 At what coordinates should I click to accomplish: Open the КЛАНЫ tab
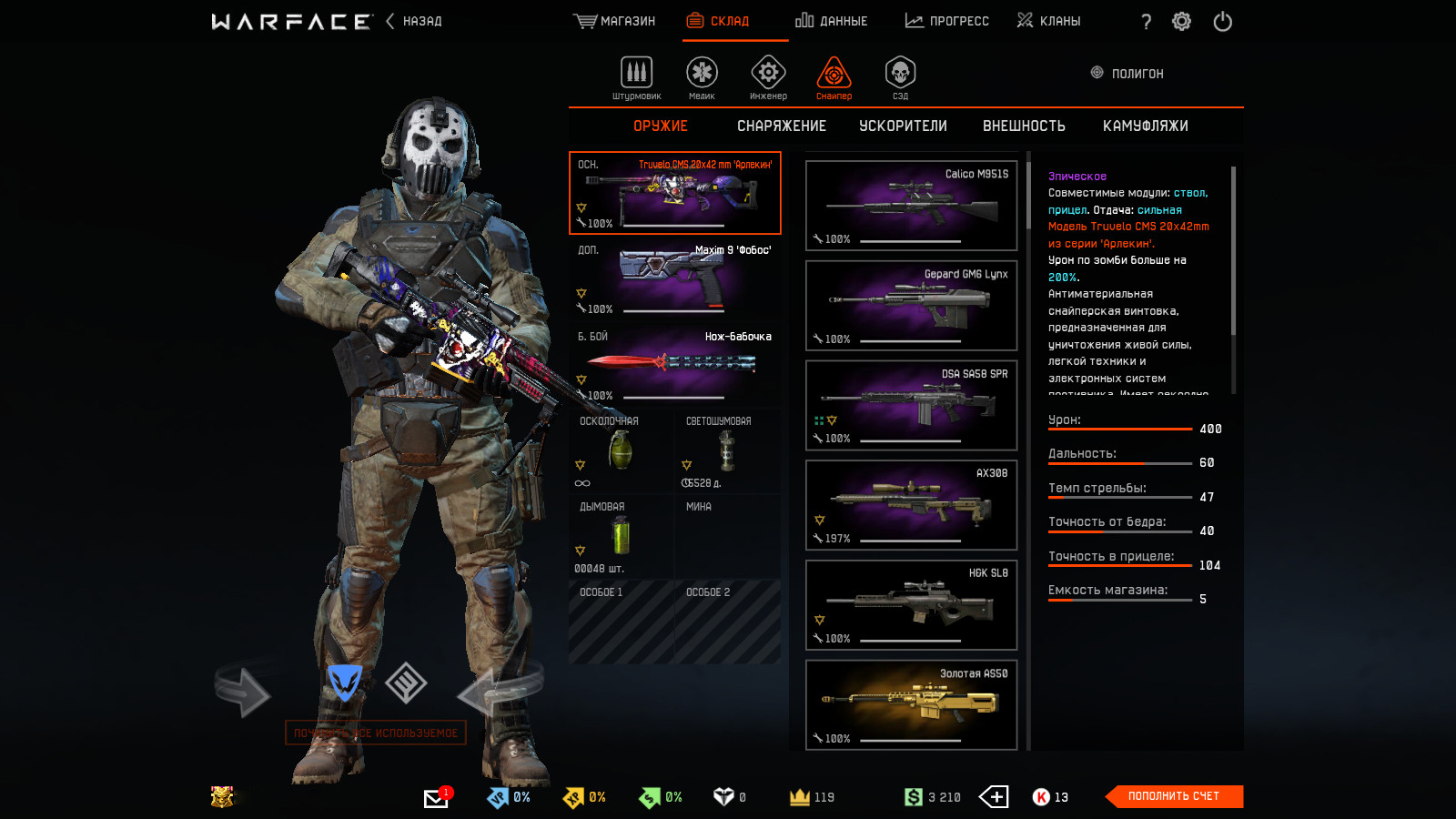[x=1048, y=21]
